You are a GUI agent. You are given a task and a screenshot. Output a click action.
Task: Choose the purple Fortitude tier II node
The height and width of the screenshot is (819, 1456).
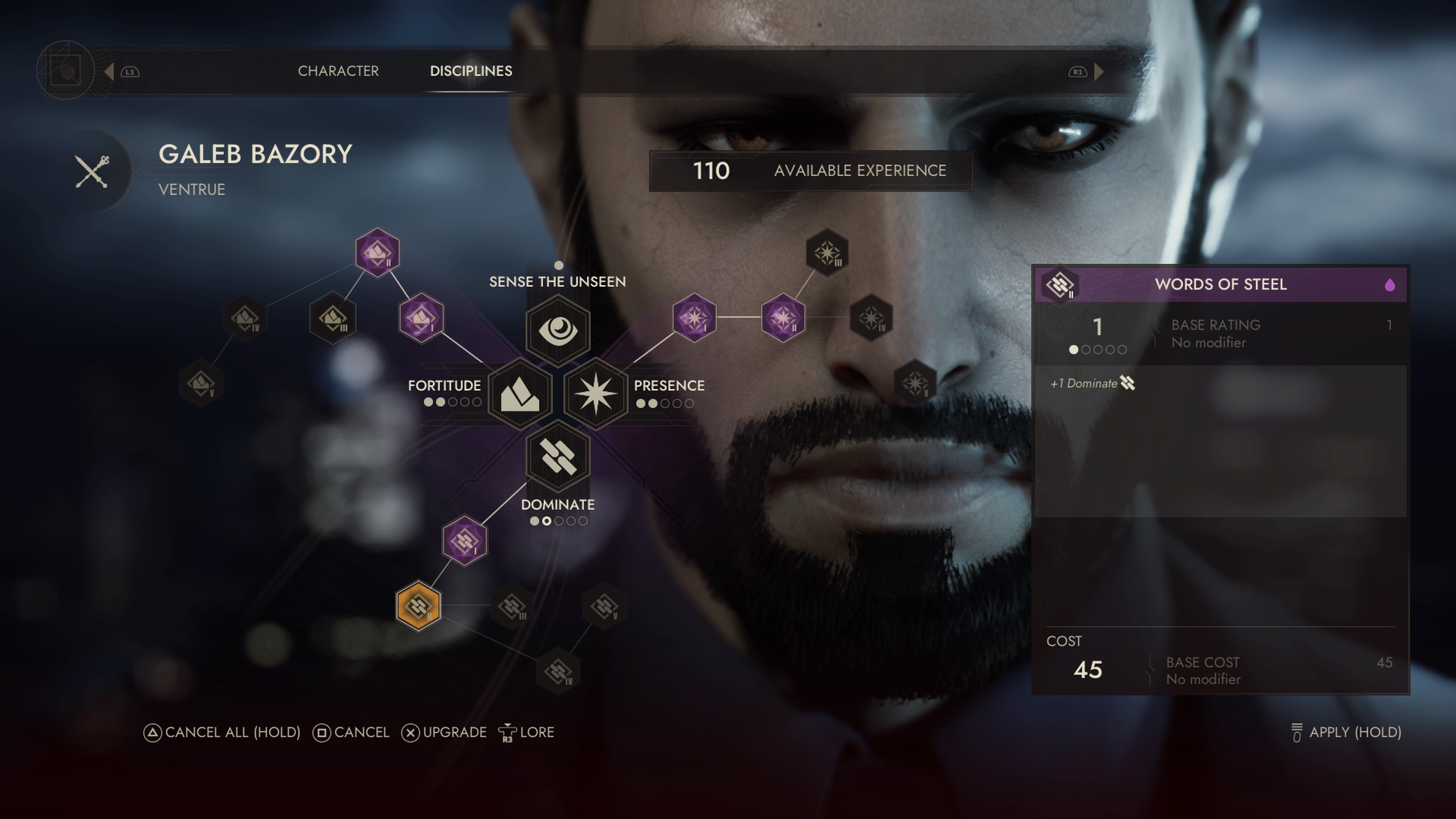coord(377,252)
